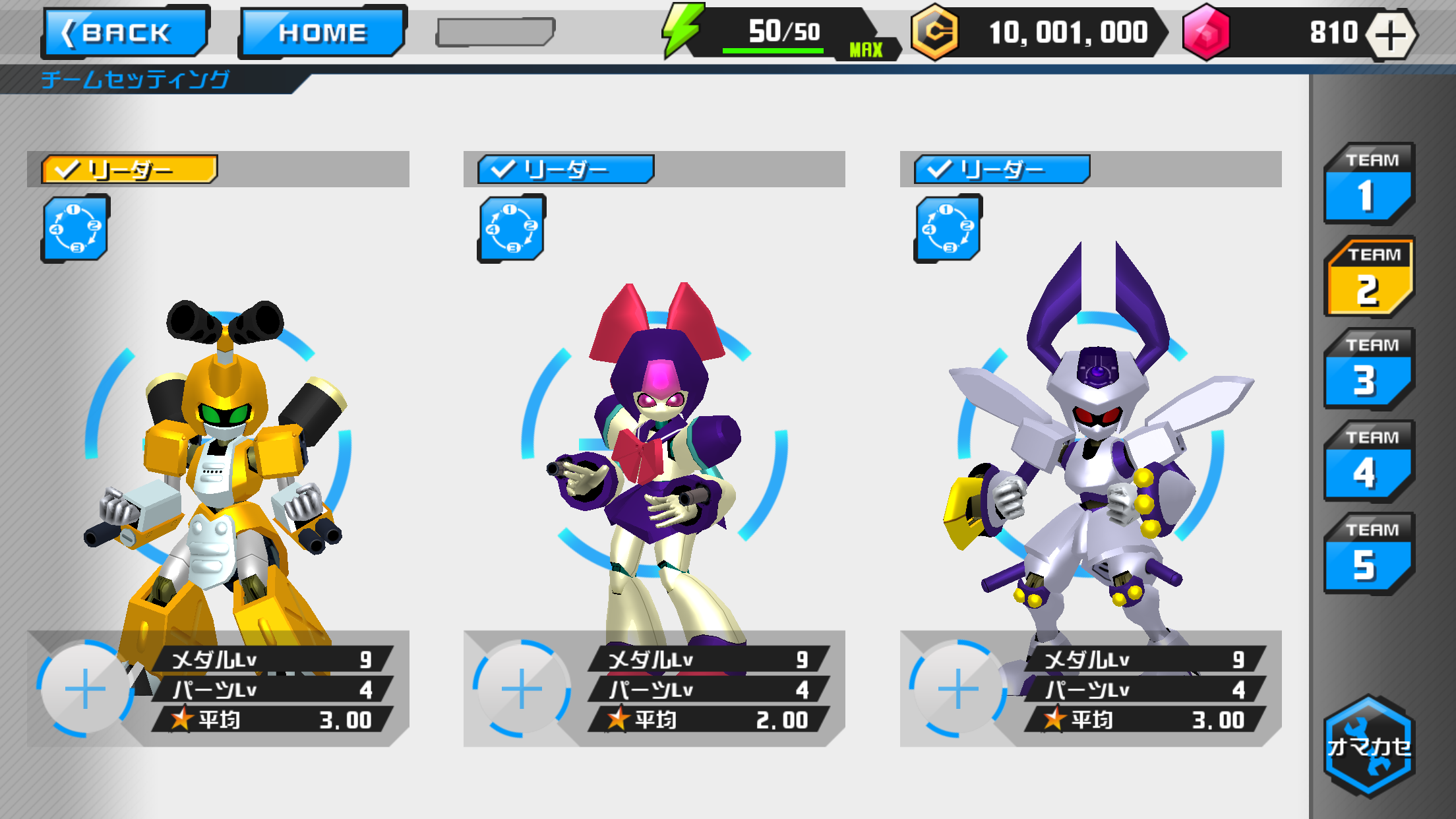The width and height of the screenshot is (1456, 819).
Task: Set the pink-bow Medabot as leader
Action: coord(566,170)
